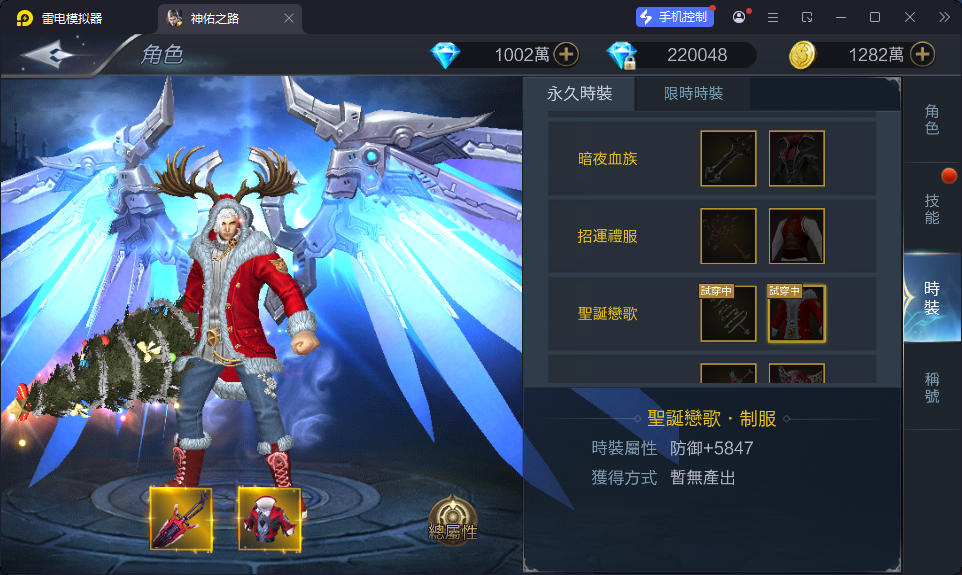Click the equipped red weapon slot
Screen dimensions: 962x575
[x=181, y=518]
